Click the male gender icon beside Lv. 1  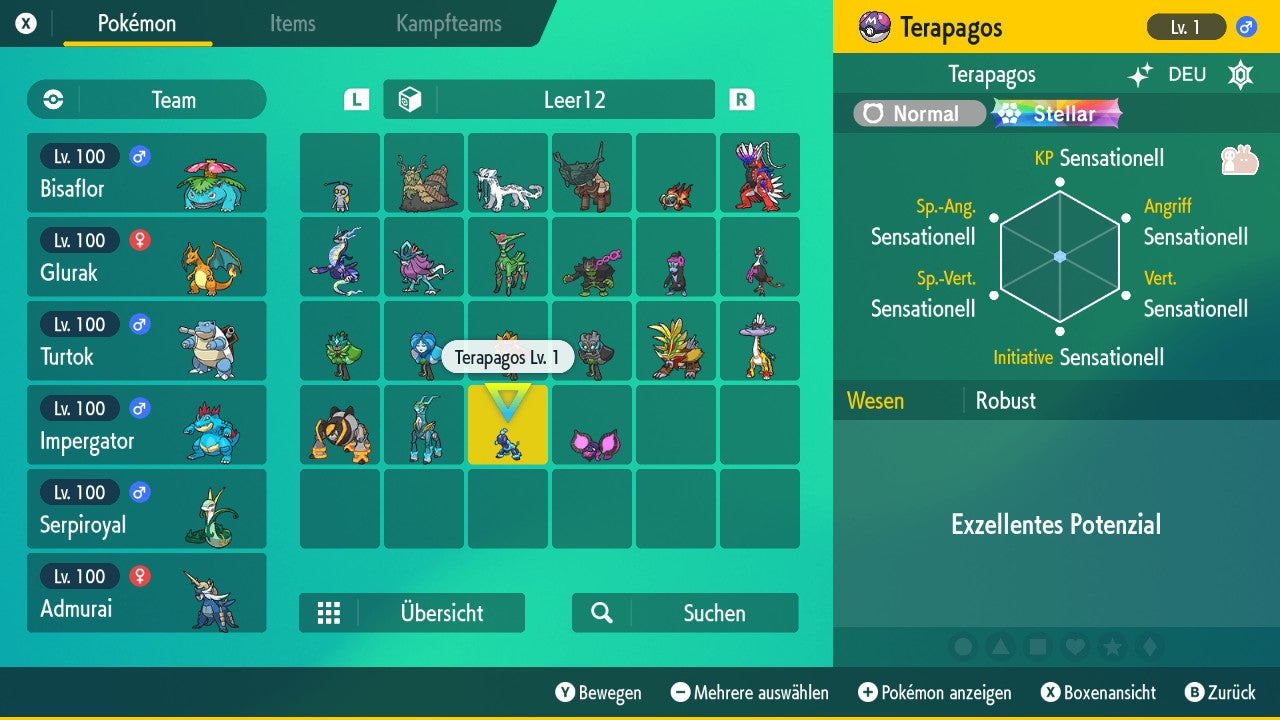click(1245, 28)
